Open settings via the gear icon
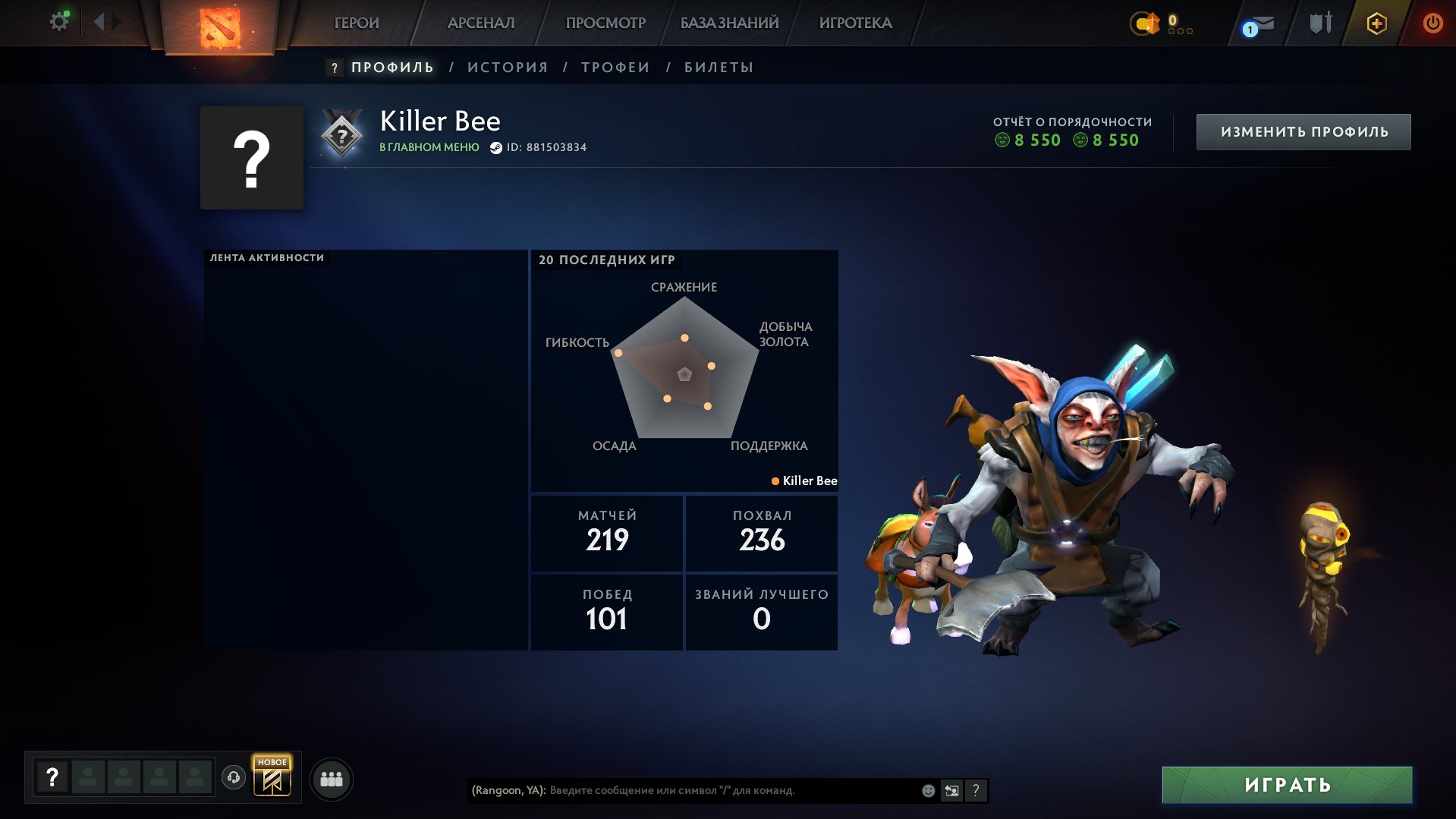This screenshot has height=819, width=1456. pyautogui.click(x=58, y=20)
